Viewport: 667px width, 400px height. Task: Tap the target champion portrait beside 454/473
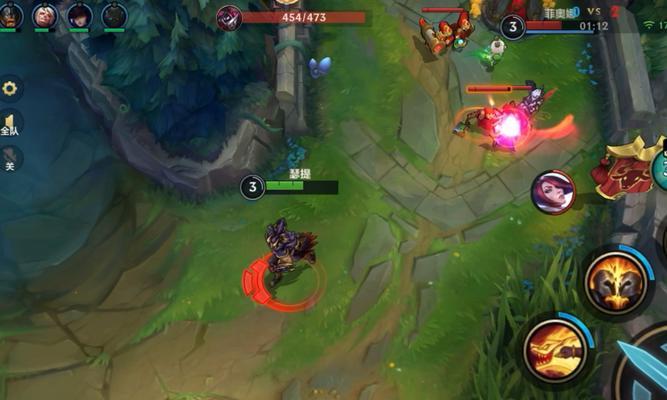(230, 17)
